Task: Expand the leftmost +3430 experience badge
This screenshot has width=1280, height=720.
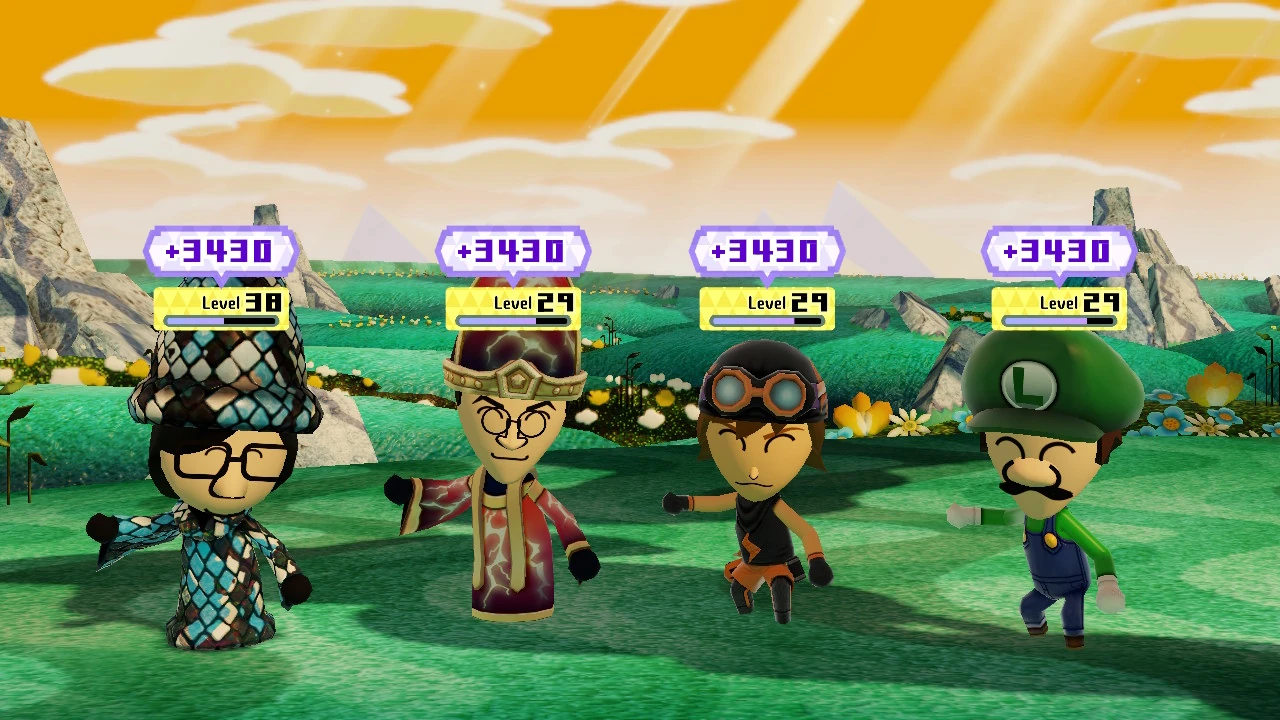Action: (220, 251)
